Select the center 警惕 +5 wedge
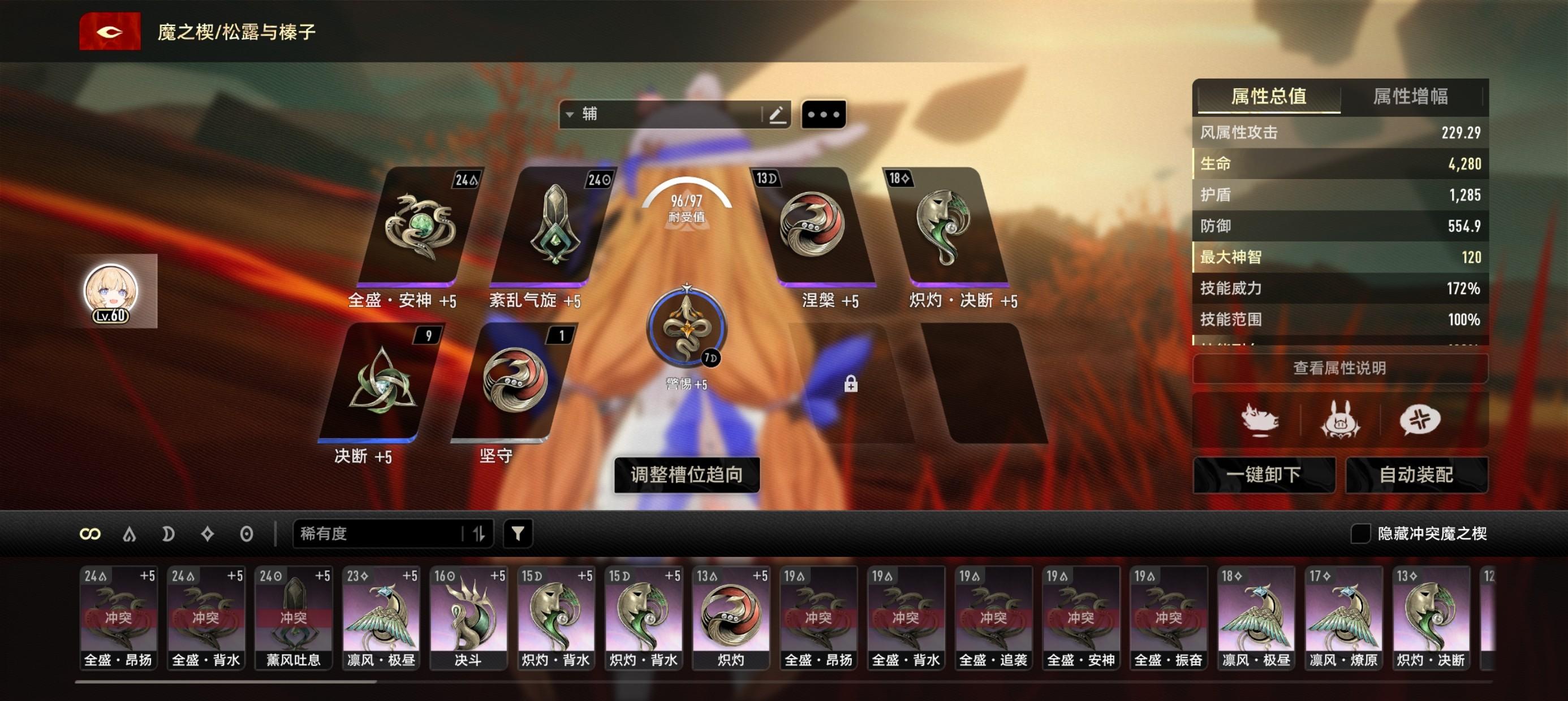 coord(686,328)
